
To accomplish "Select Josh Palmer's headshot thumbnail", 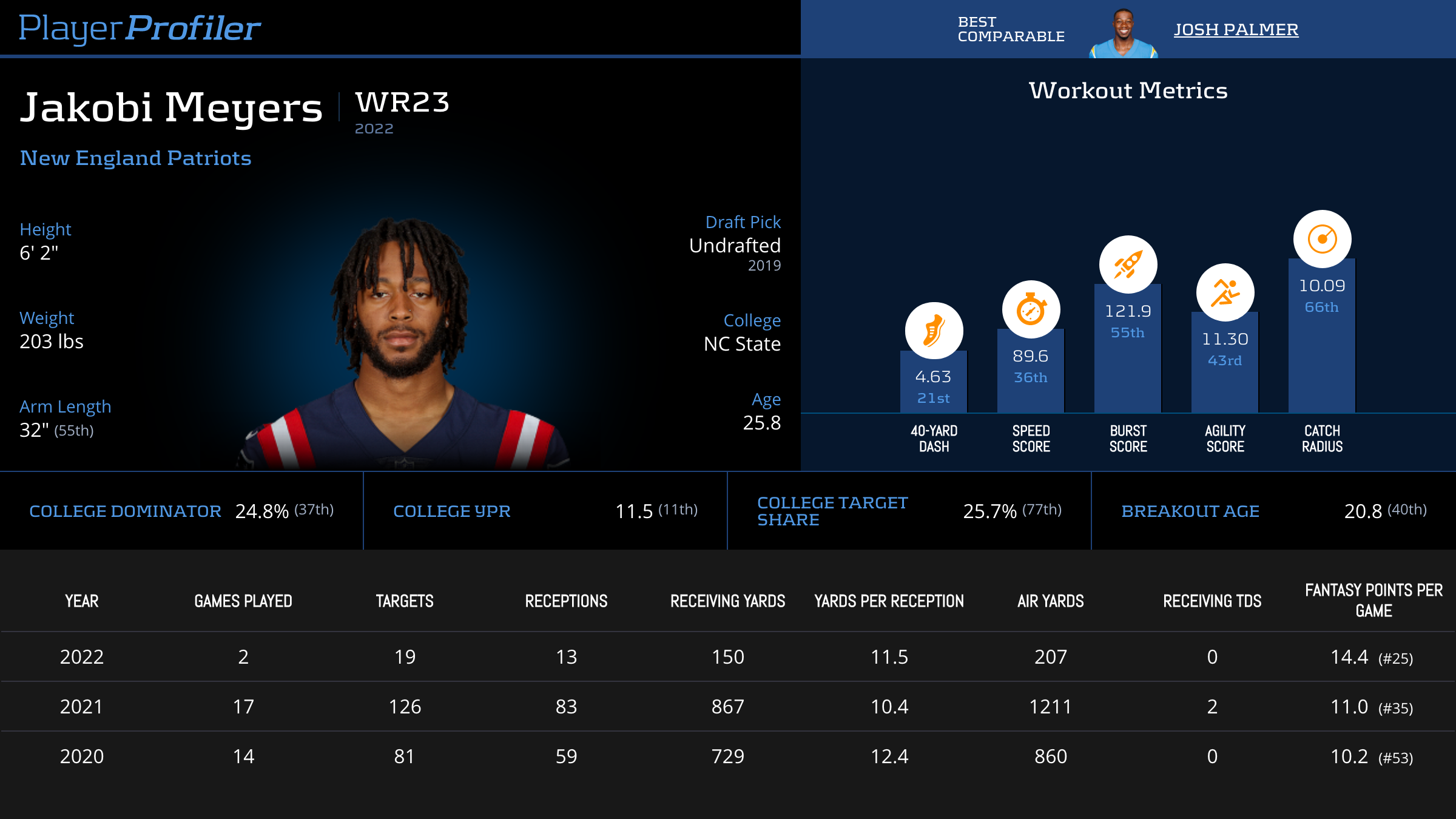I will point(1124,34).
